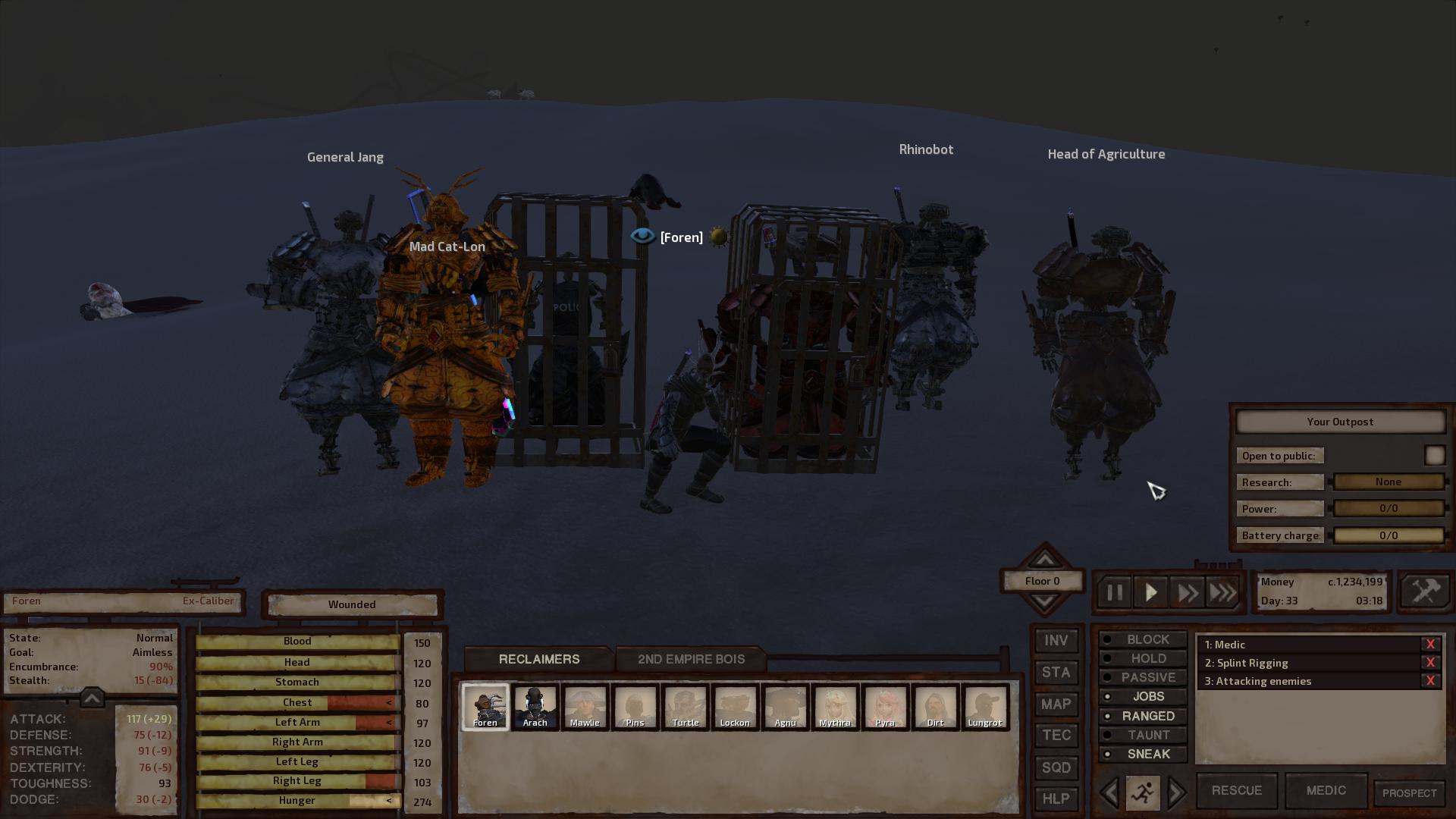Pause the game with the pause icon
Image resolution: width=1456 pixels, height=819 pixels.
click(x=1114, y=592)
